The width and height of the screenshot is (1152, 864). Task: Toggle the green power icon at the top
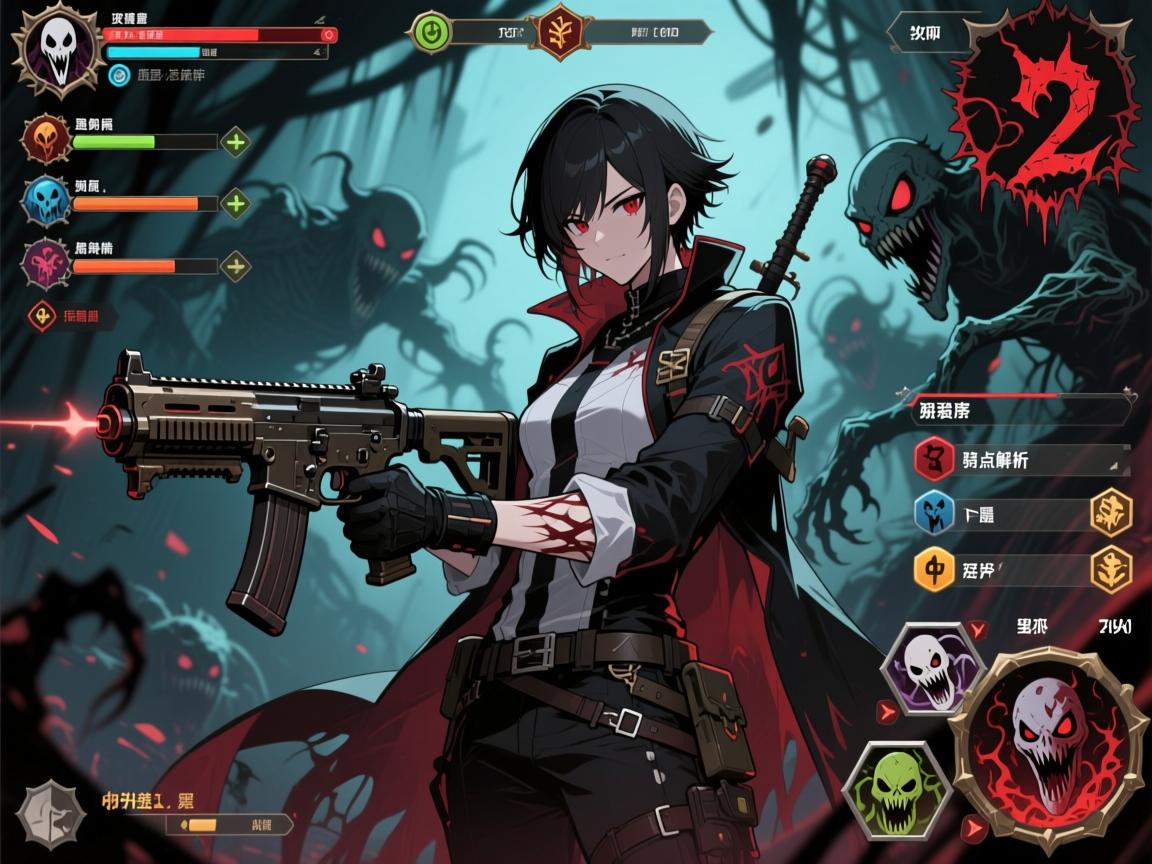[x=430, y=32]
